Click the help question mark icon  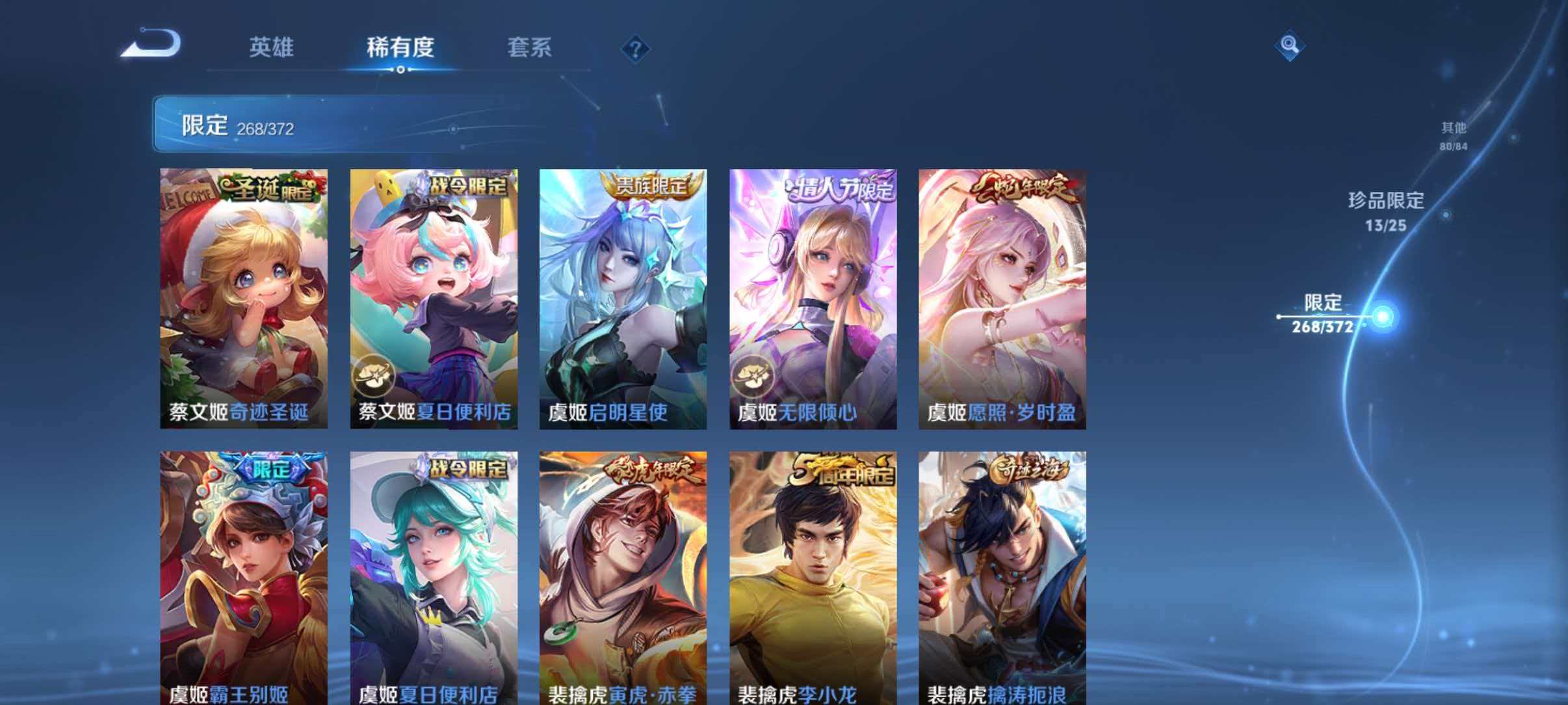[636, 49]
